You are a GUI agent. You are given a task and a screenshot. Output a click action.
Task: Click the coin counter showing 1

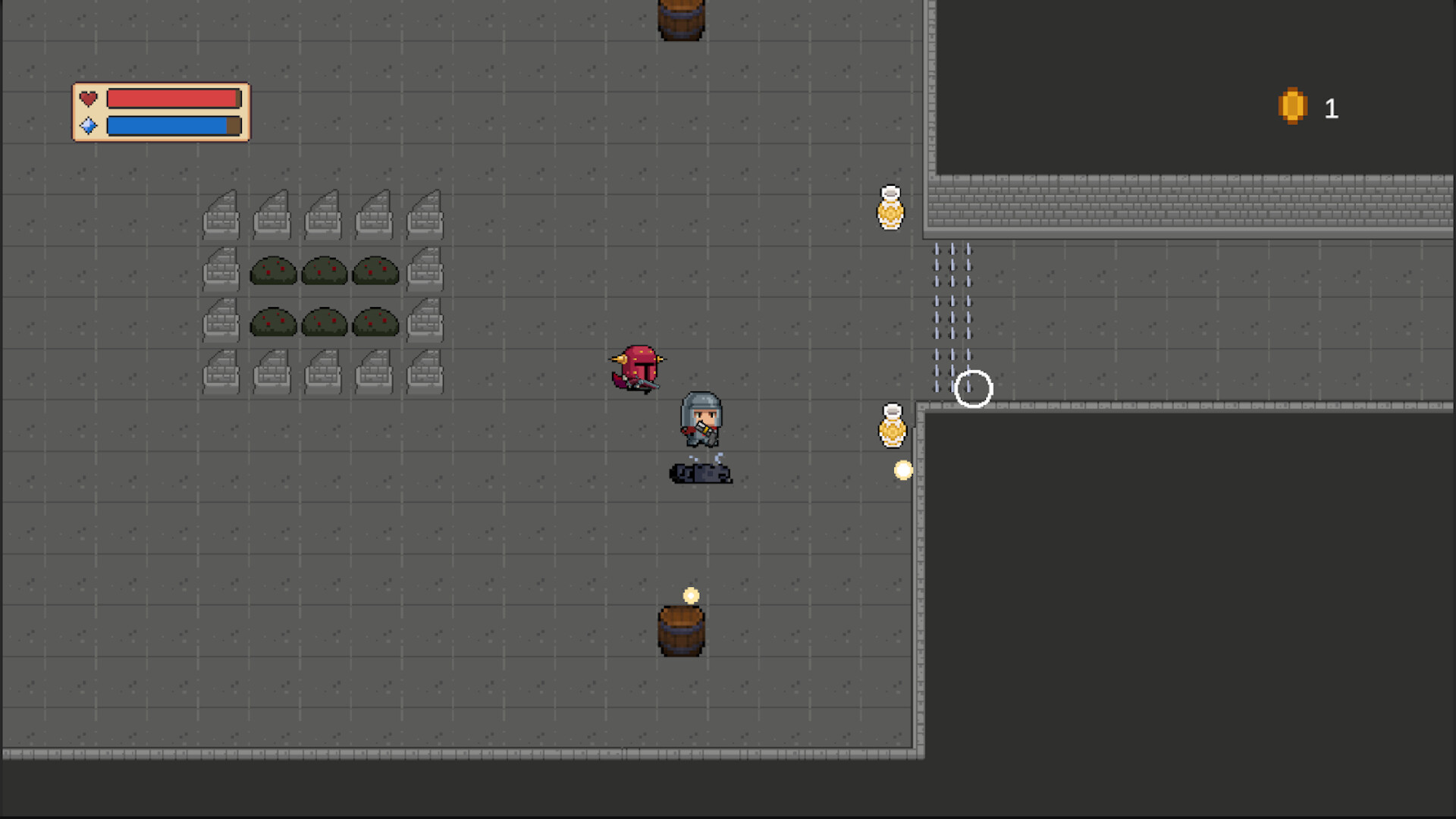coord(1332,108)
